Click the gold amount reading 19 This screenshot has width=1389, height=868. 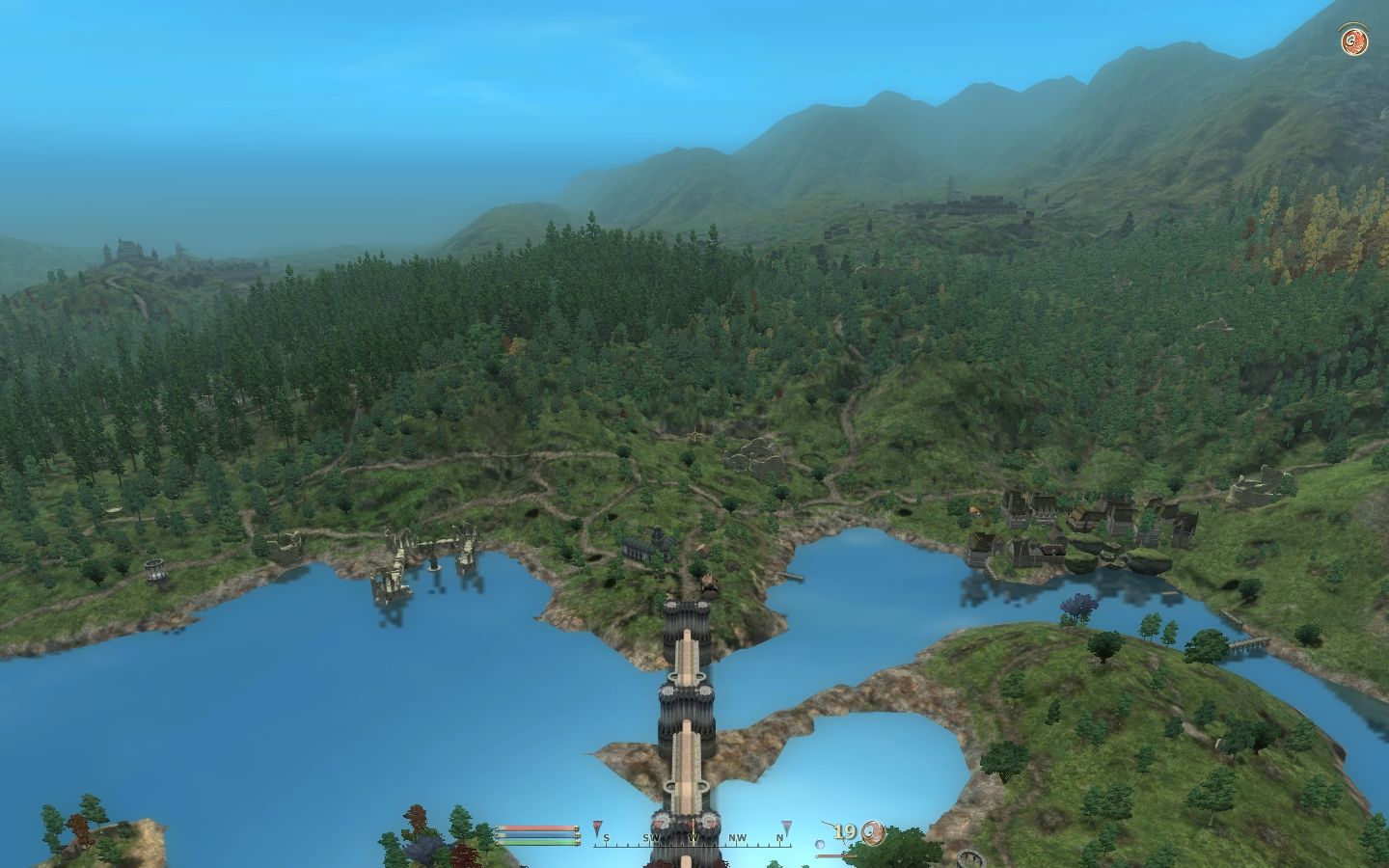(845, 831)
